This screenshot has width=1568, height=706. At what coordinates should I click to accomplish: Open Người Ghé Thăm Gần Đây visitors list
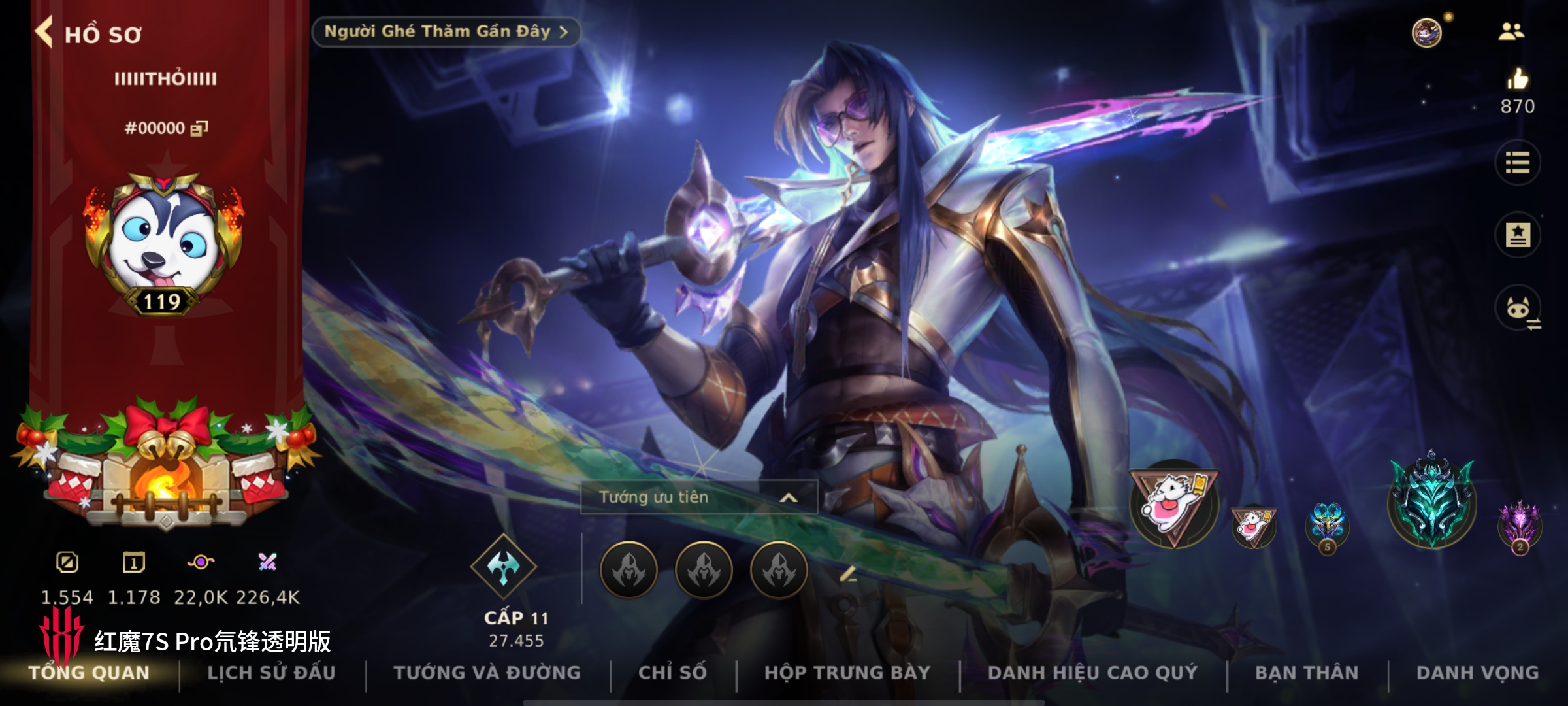446,32
